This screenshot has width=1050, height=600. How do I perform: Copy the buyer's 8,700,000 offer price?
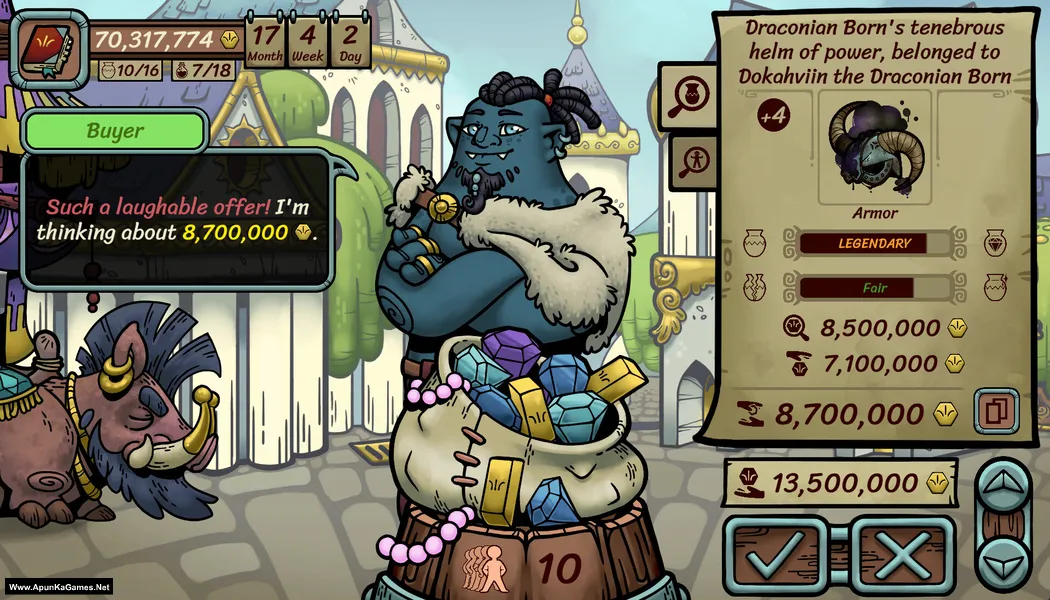(x=996, y=411)
